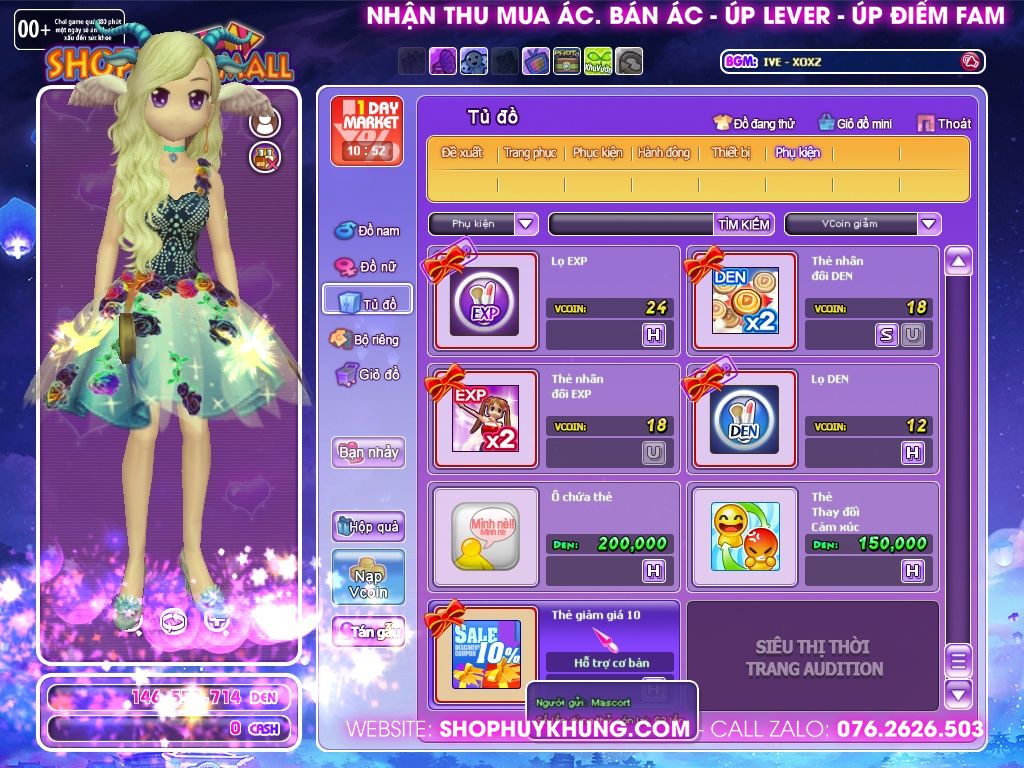
Task: Show Đồ đang thử items
Action: (755, 123)
